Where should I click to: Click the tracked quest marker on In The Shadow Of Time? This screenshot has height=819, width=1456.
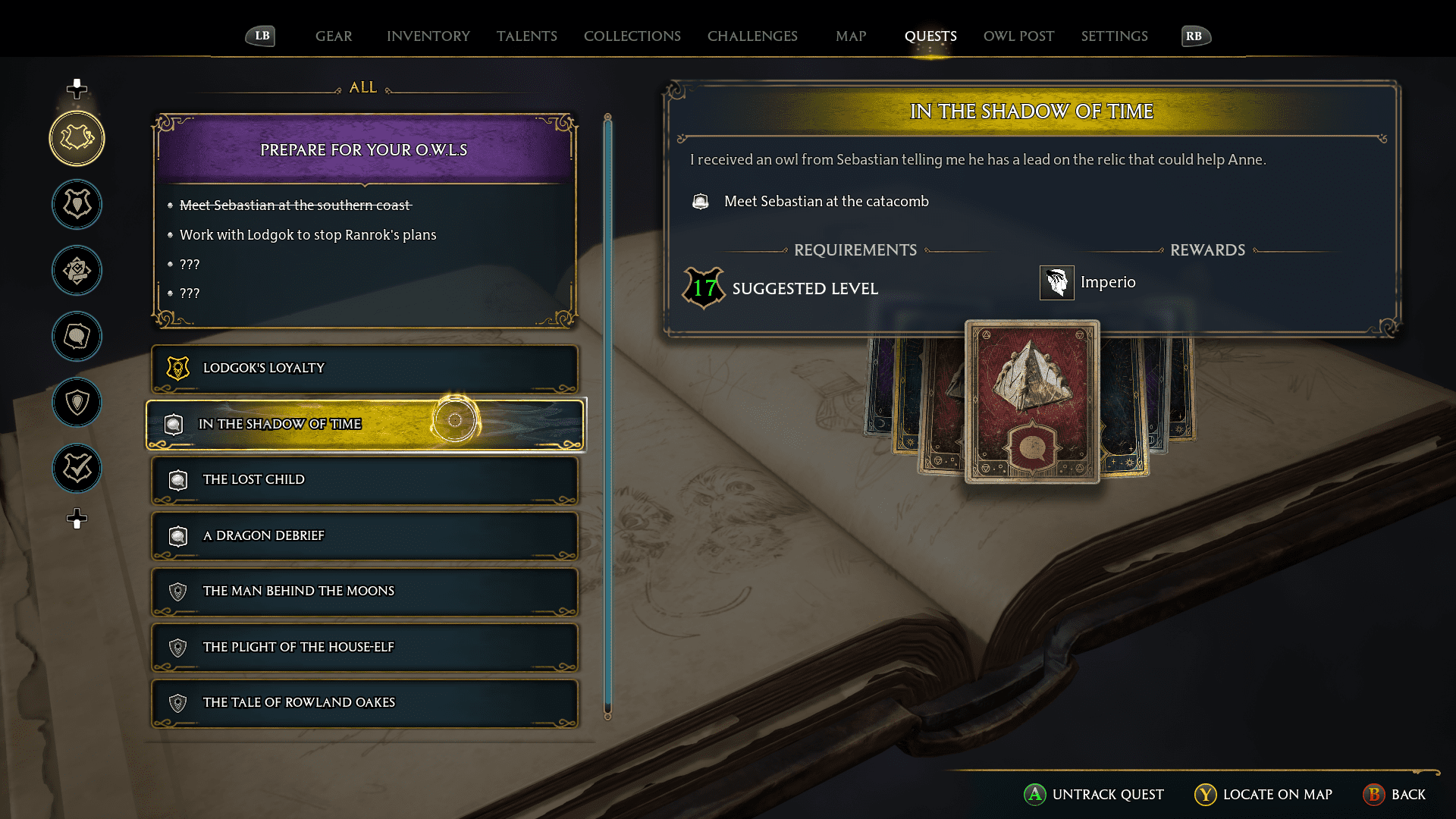[x=455, y=420]
